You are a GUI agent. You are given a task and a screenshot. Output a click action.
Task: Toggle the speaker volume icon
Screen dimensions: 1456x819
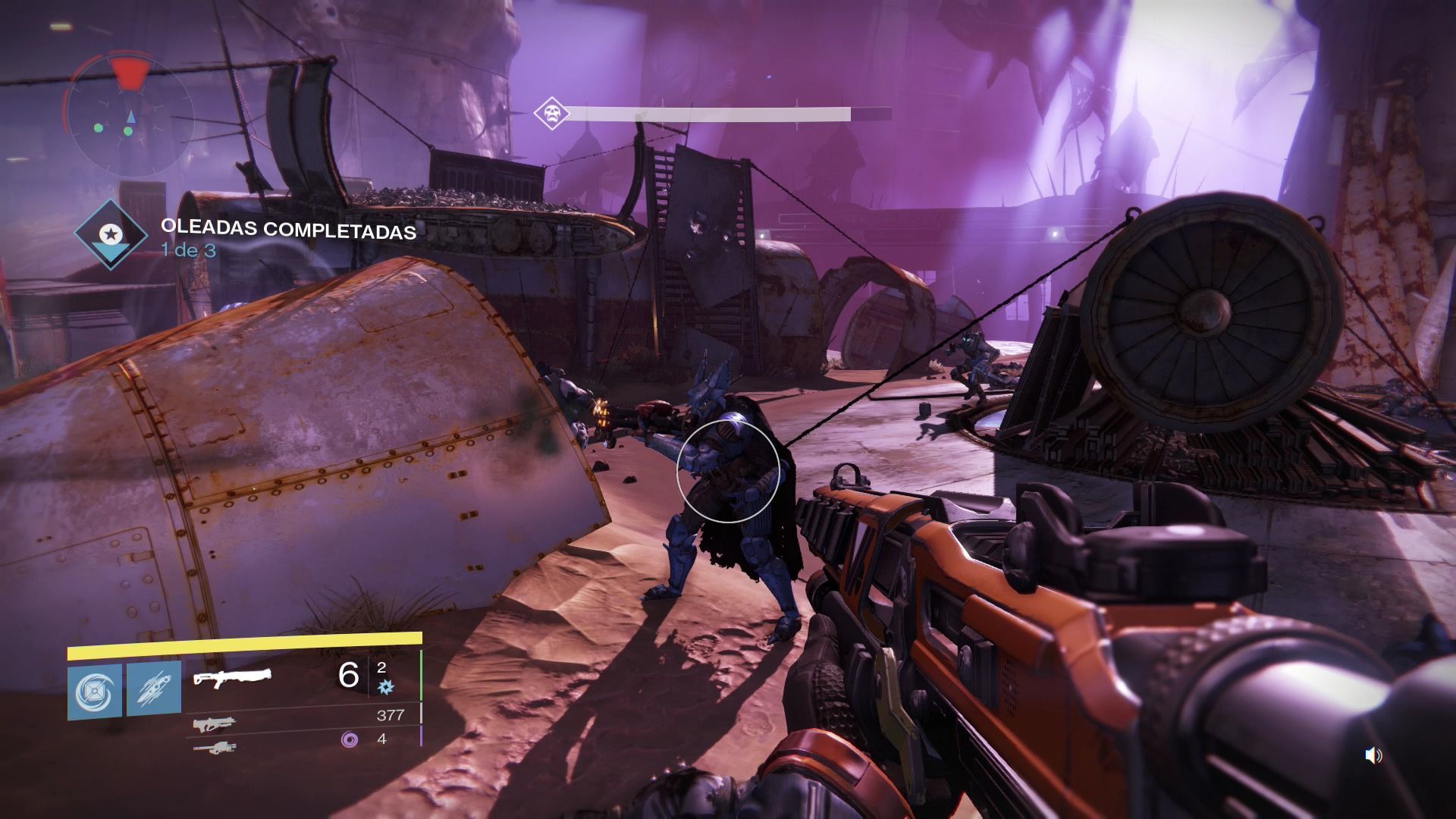[1373, 755]
